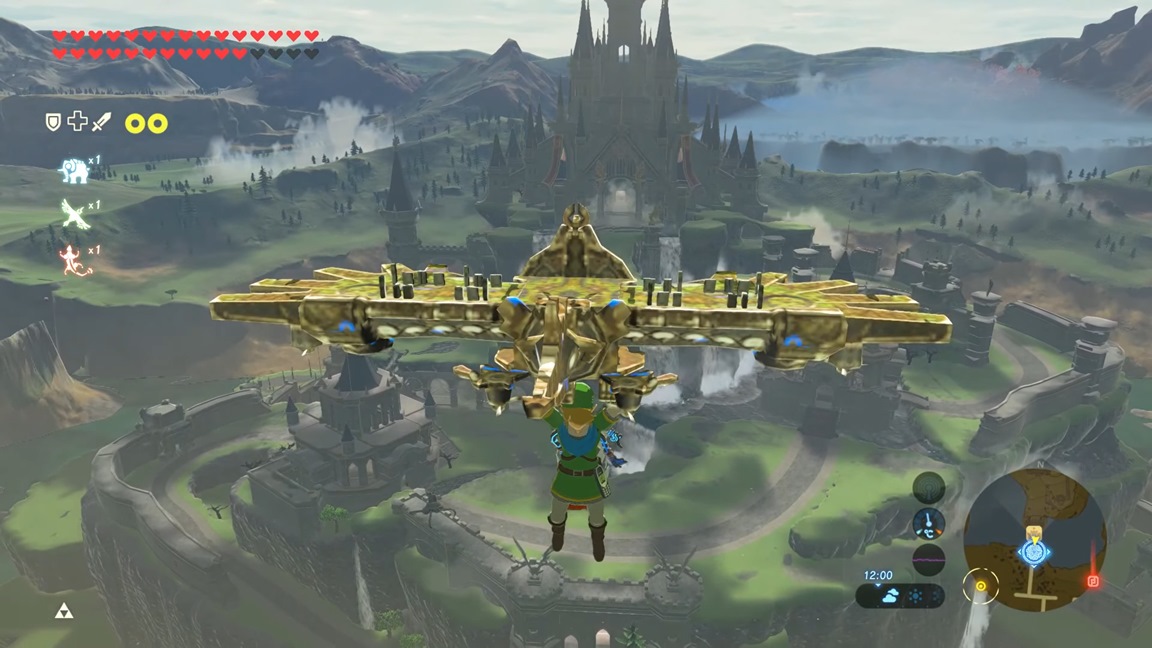Viewport: 1152px width, 648px height.
Task: Select the elephant champion ability icon
Action: click(x=74, y=171)
